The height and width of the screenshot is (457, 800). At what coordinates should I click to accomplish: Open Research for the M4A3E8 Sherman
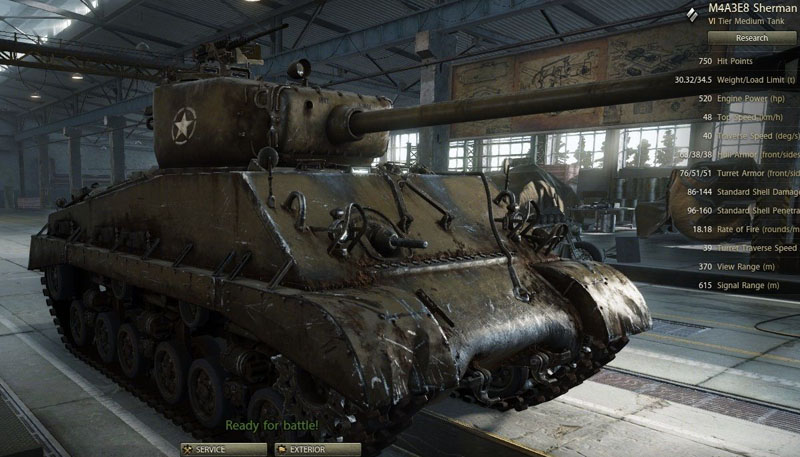tap(752, 38)
